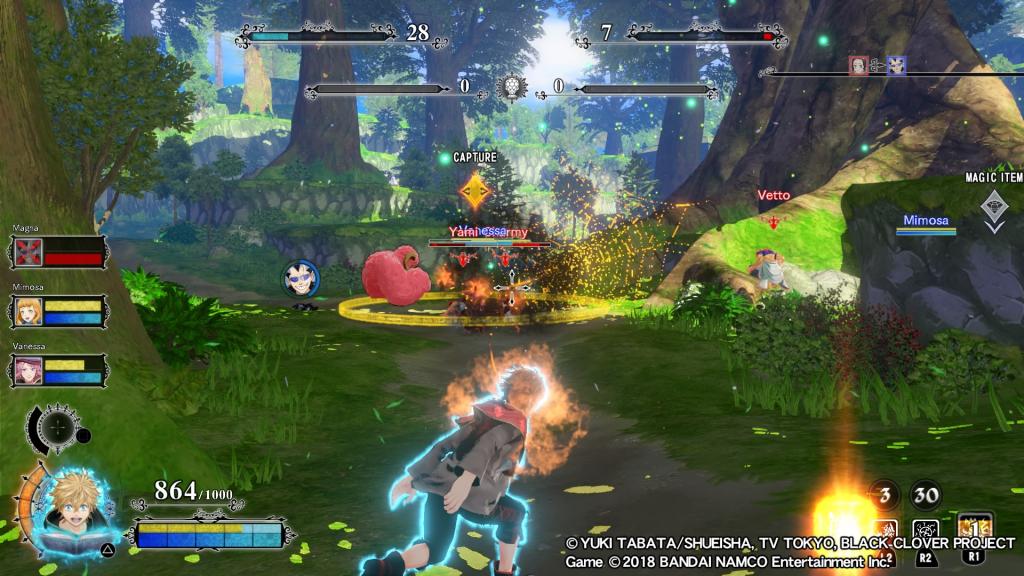Image resolution: width=1024 pixels, height=576 pixels.
Task: Select the Capture objective diamond marker
Action: (474, 190)
